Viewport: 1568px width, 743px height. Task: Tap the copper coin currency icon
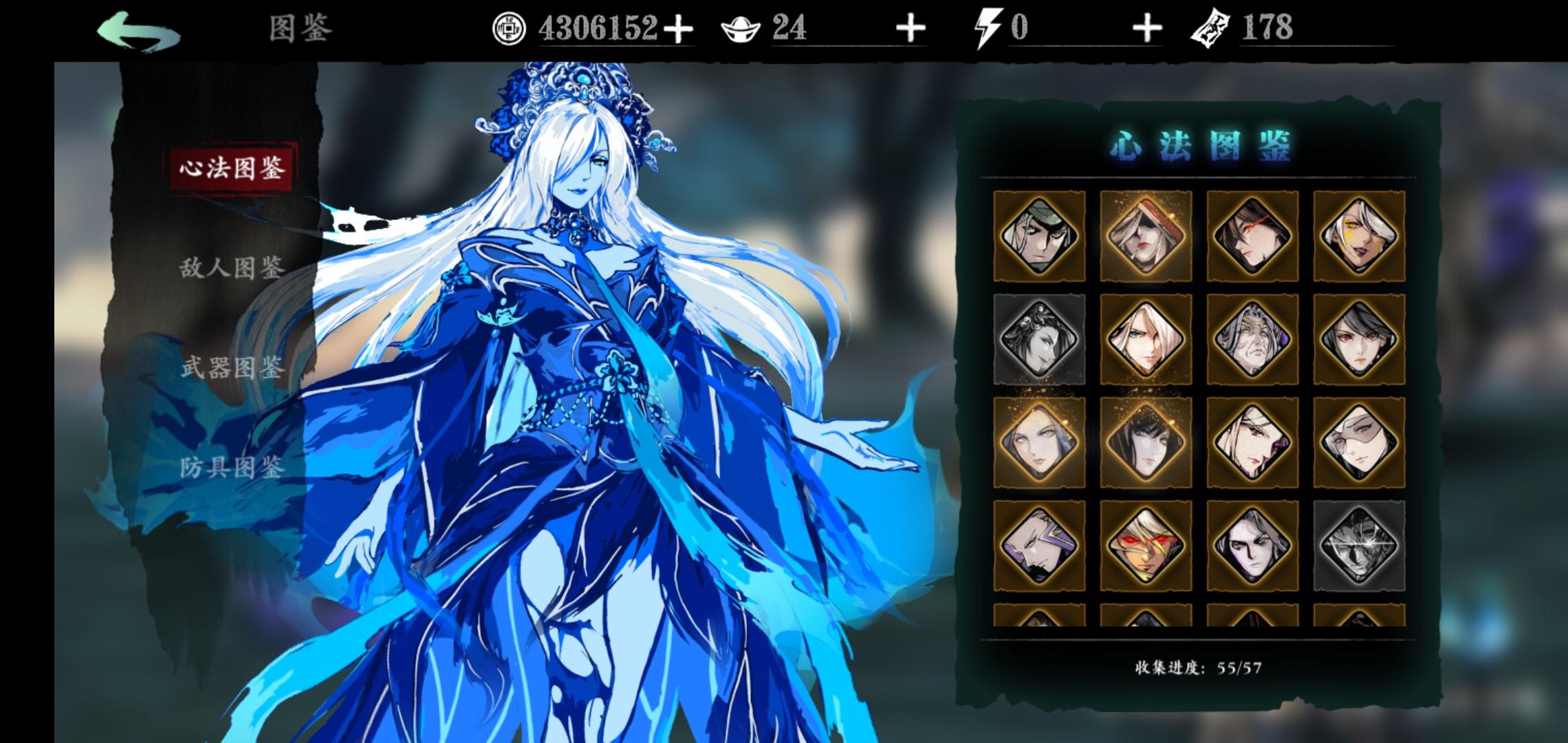tap(510, 28)
